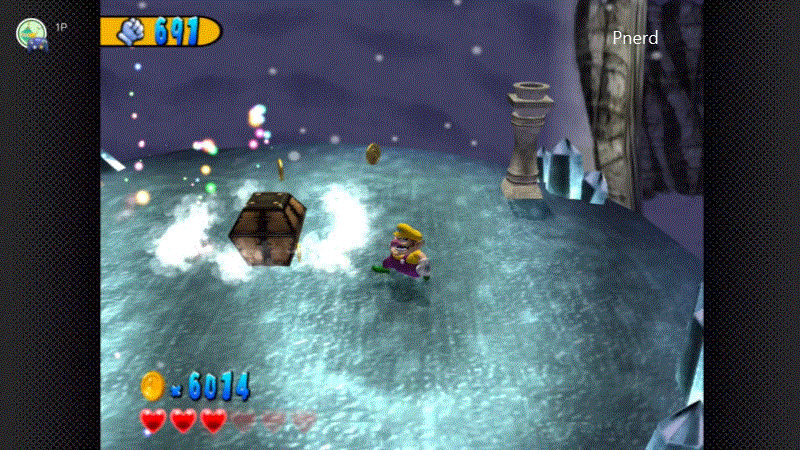Image resolution: width=800 pixels, height=450 pixels.
Task: Click the white glove fist icon
Action: pos(134,32)
